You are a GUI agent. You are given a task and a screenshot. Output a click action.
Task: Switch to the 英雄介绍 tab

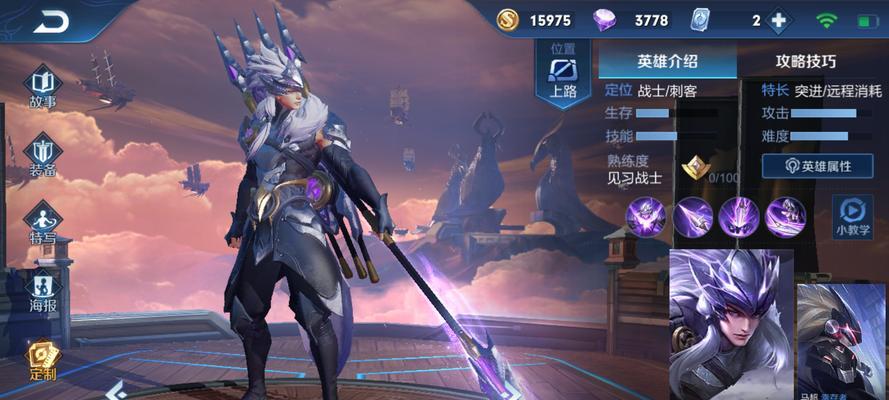pos(667,61)
